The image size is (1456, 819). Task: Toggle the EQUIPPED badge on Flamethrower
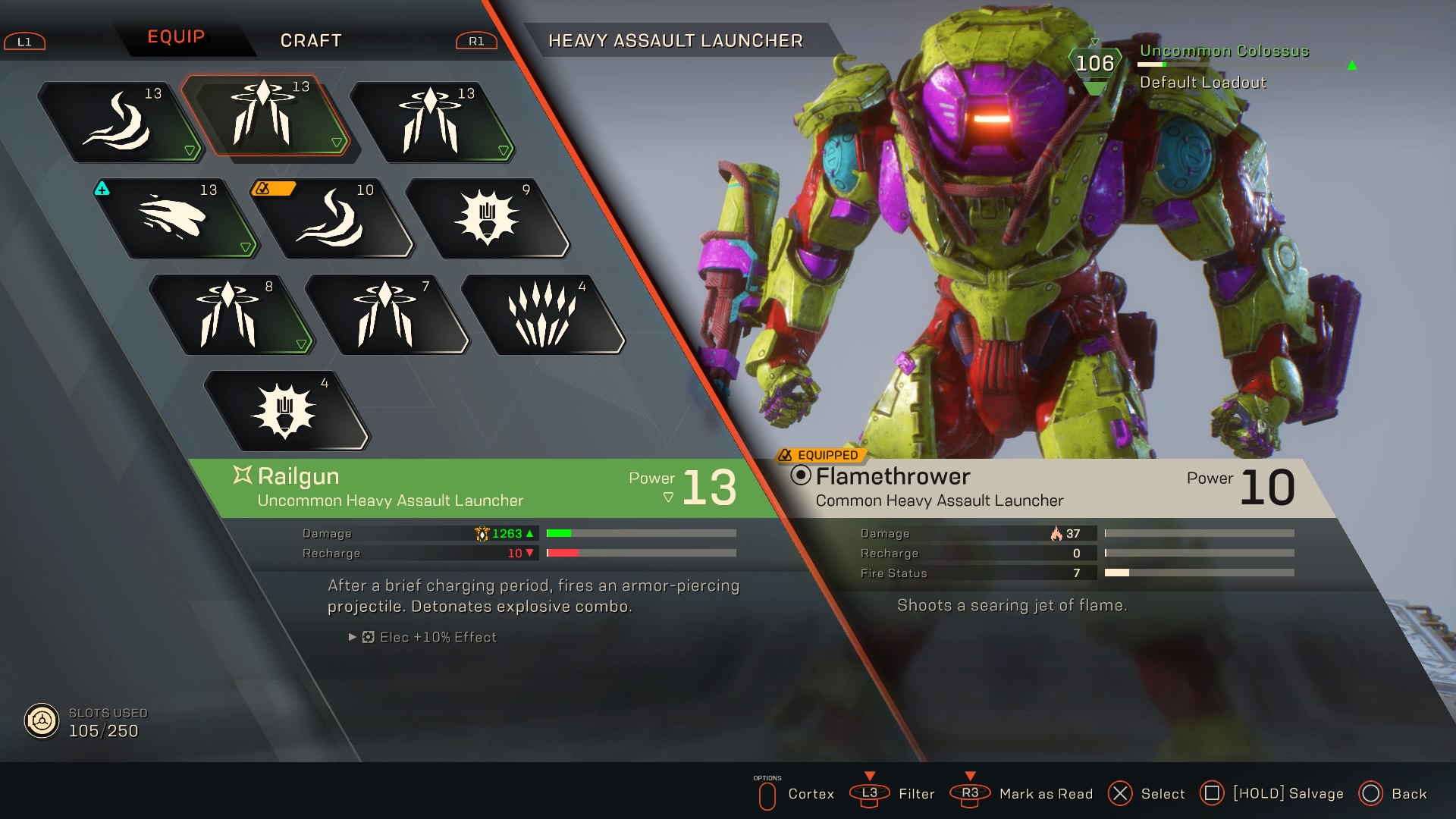pyautogui.click(x=821, y=456)
